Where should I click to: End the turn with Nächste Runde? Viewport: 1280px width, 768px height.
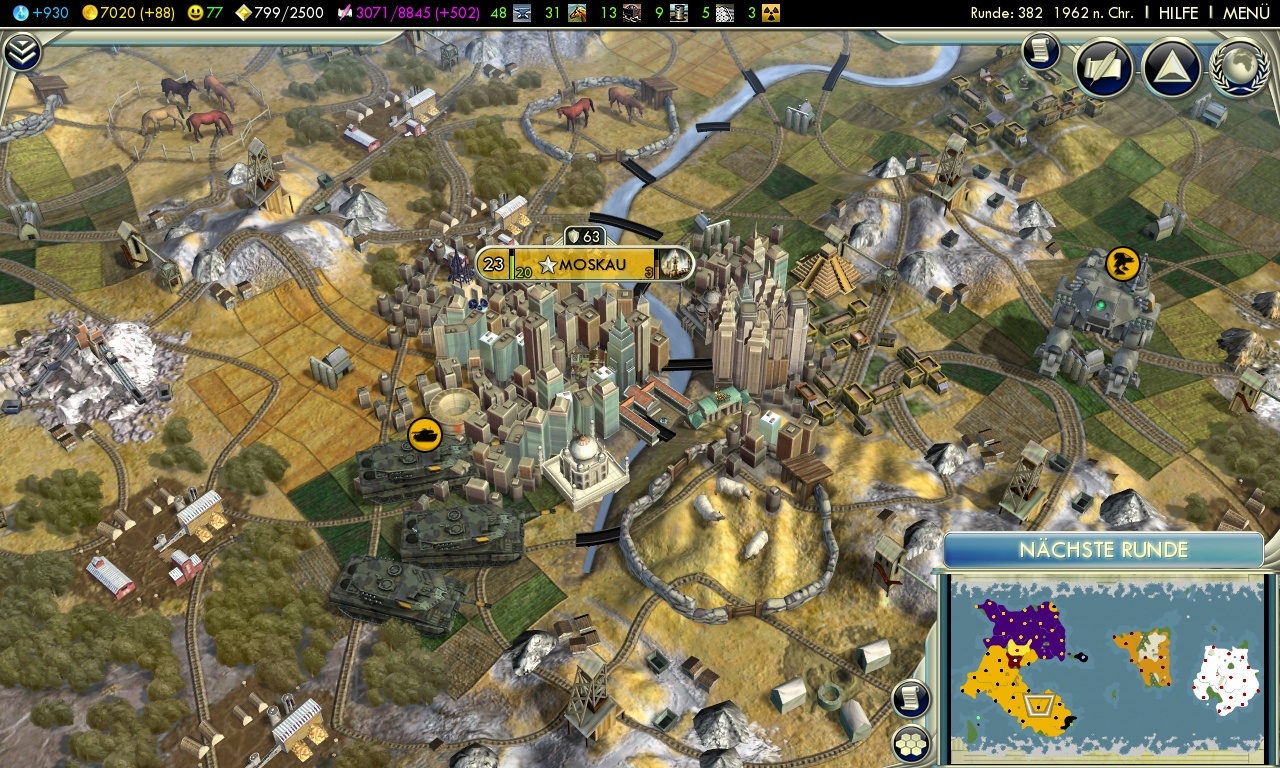[x=1103, y=550]
